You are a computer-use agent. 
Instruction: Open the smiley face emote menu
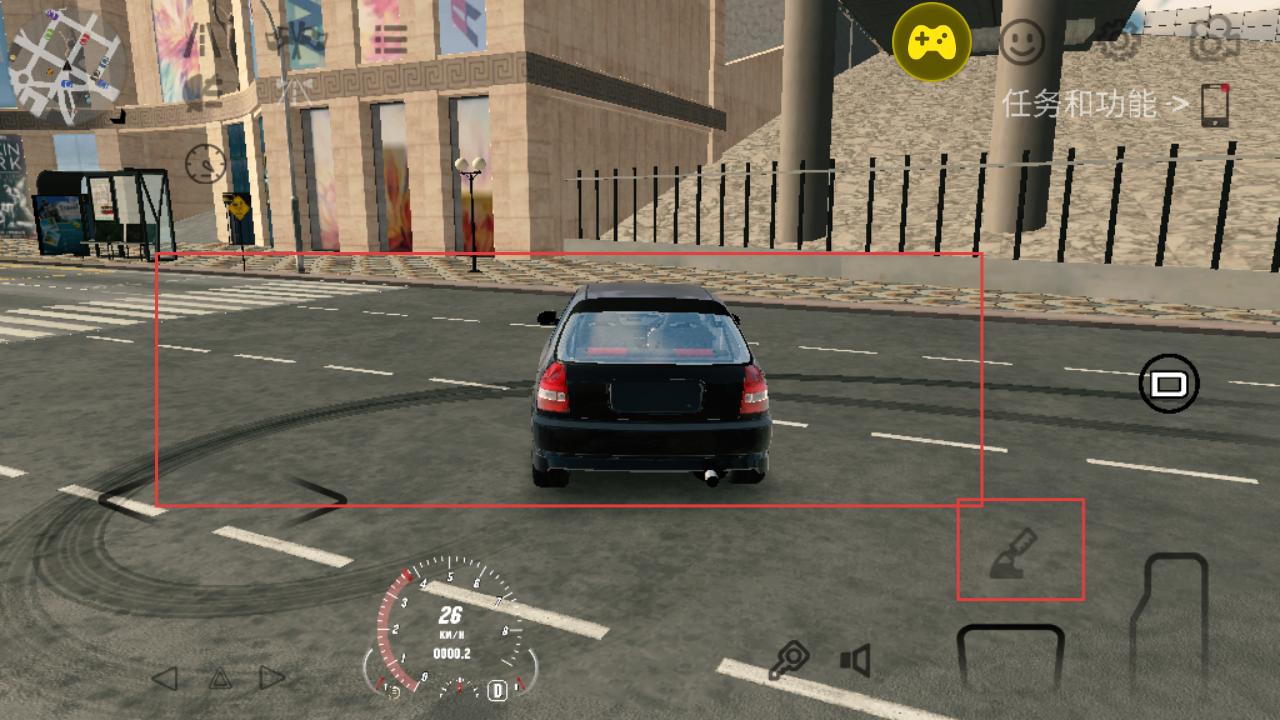coord(1022,43)
